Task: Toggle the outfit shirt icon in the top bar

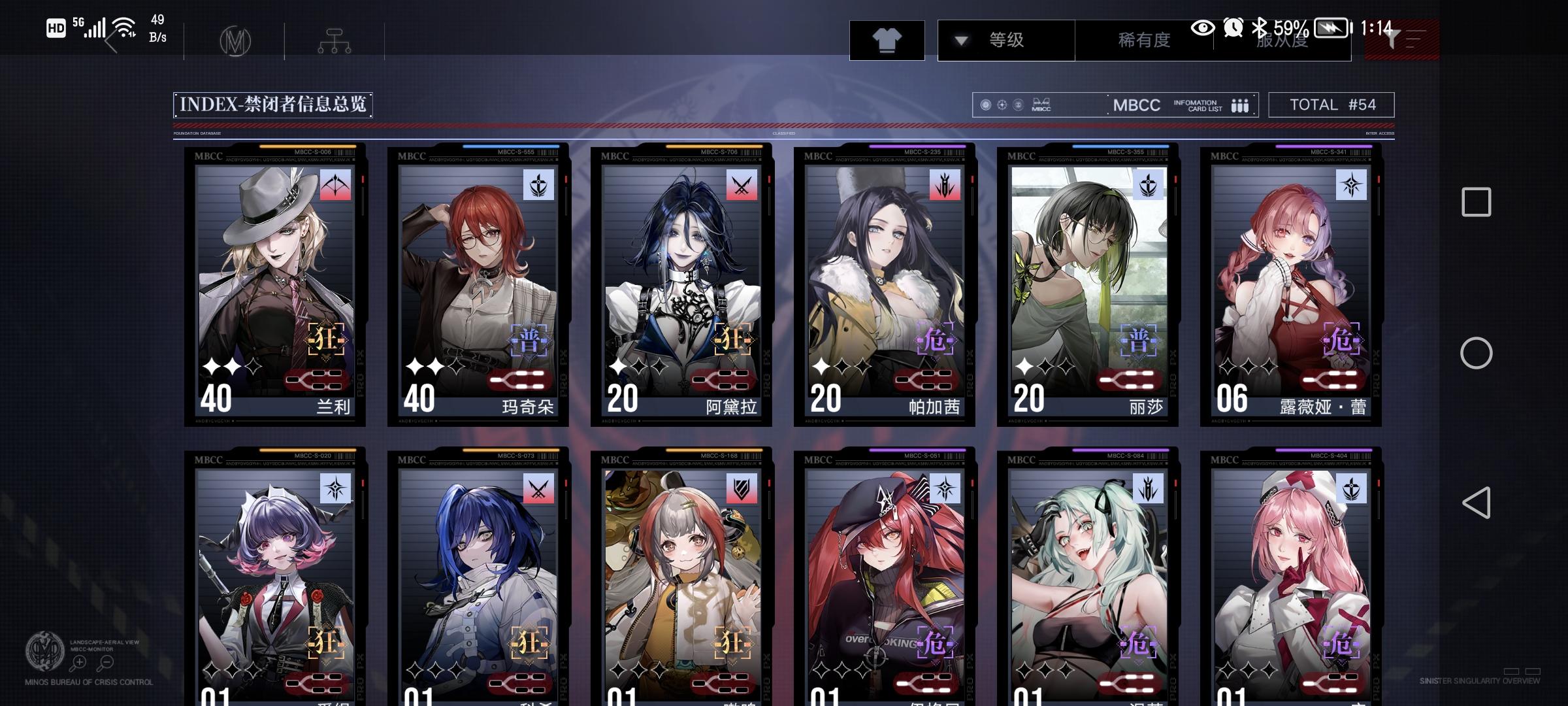Action: pos(887,39)
